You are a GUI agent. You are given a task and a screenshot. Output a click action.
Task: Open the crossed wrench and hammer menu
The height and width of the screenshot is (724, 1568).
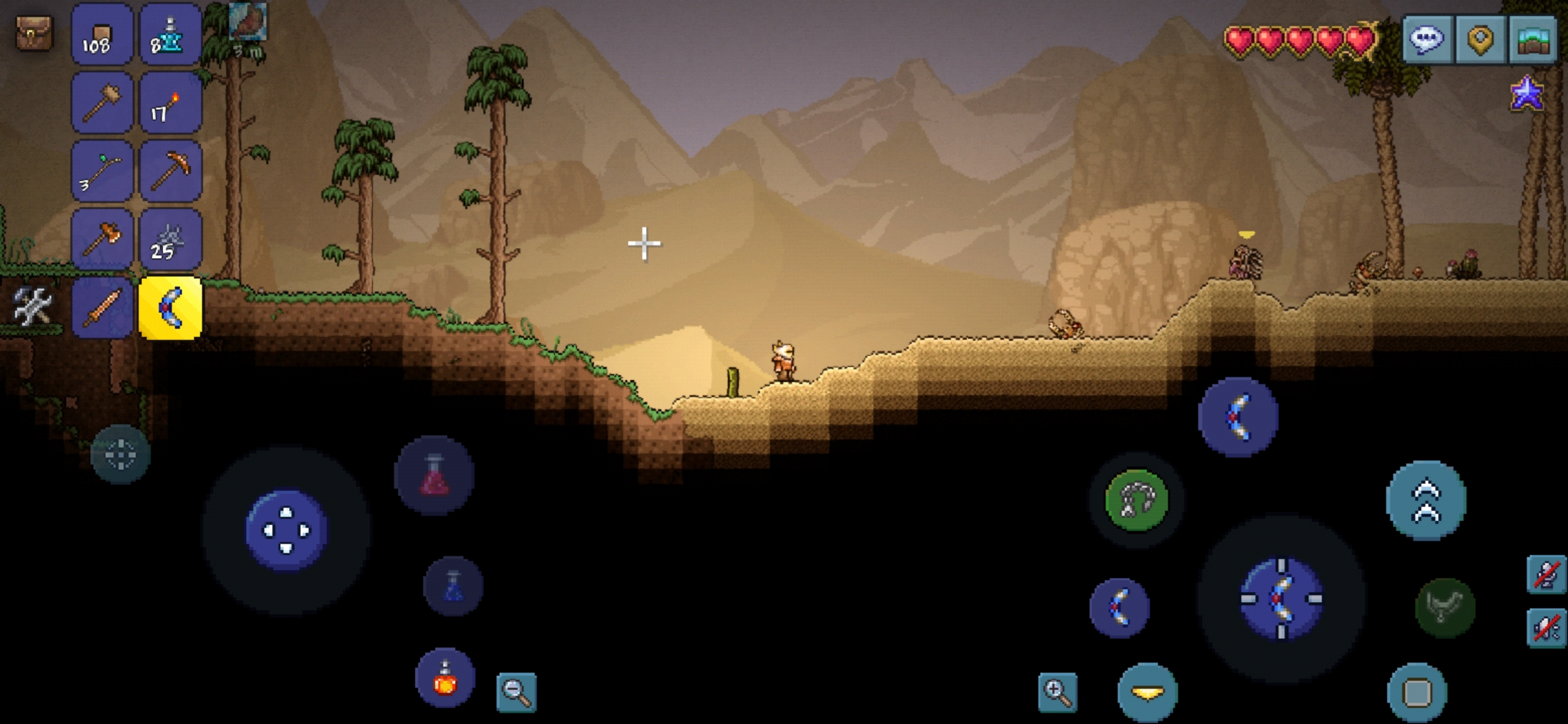[x=32, y=307]
